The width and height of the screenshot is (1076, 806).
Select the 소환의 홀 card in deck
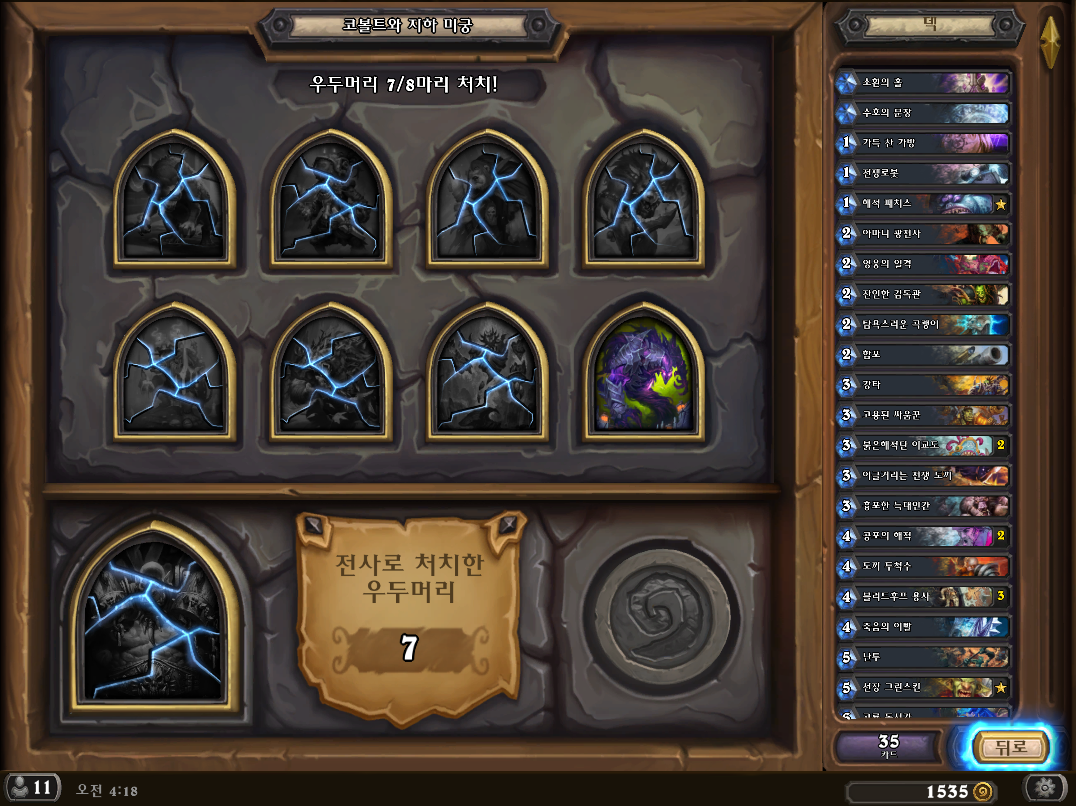922,83
